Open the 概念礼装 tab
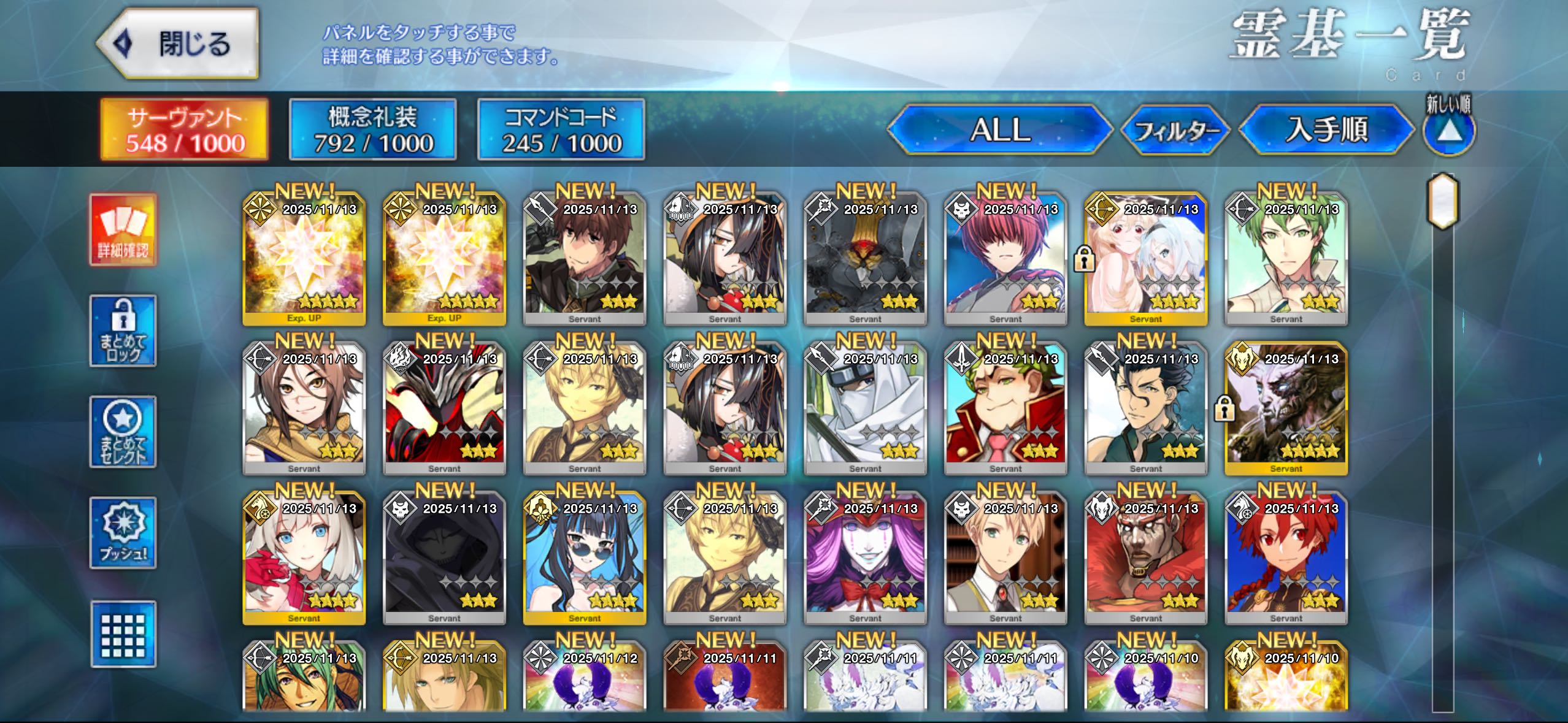 coord(373,130)
